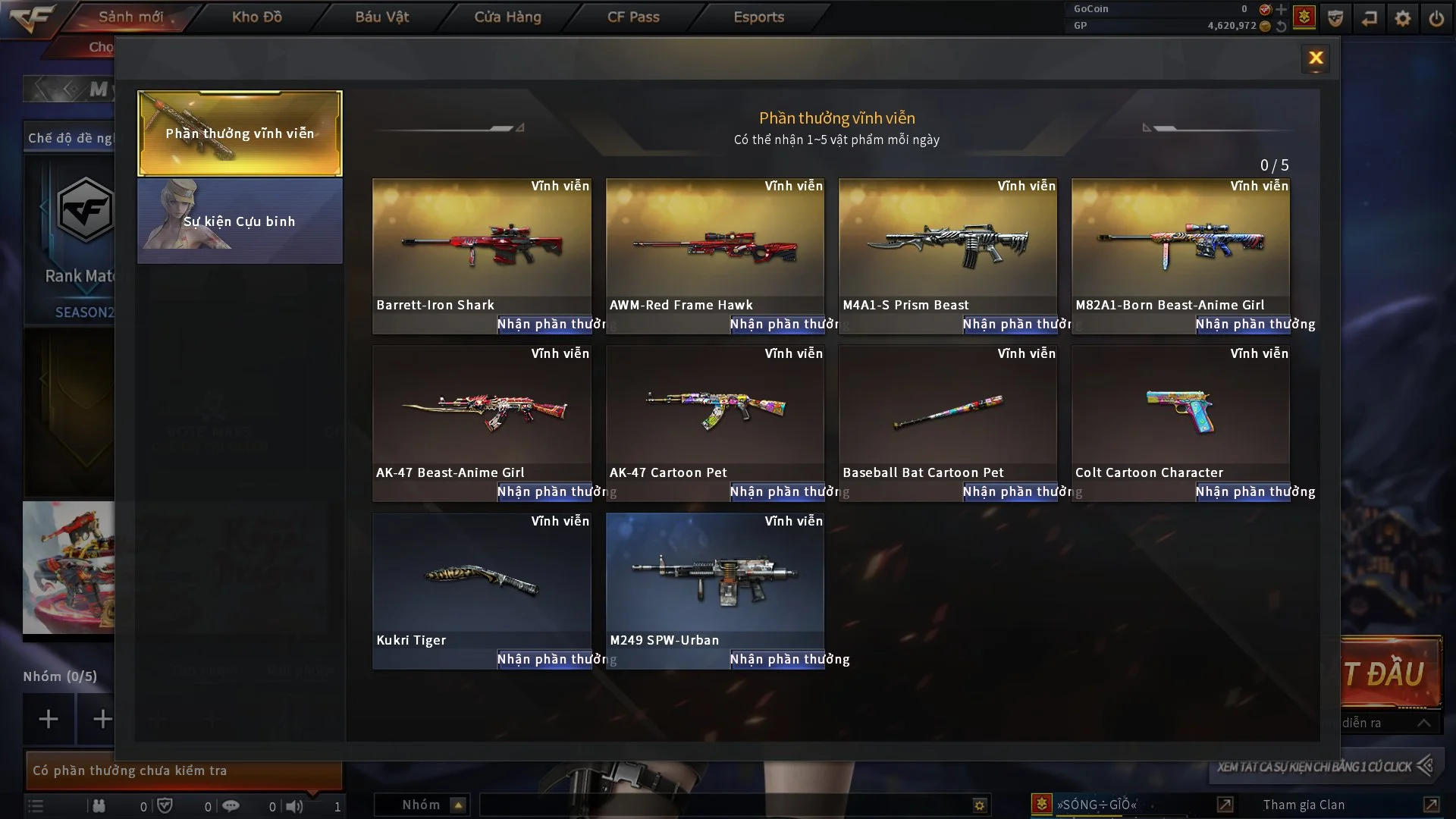Select the Phần thưởng vĩnh viễn tab
The height and width of the screenshot is (819, 1456).
click(240, 133)
